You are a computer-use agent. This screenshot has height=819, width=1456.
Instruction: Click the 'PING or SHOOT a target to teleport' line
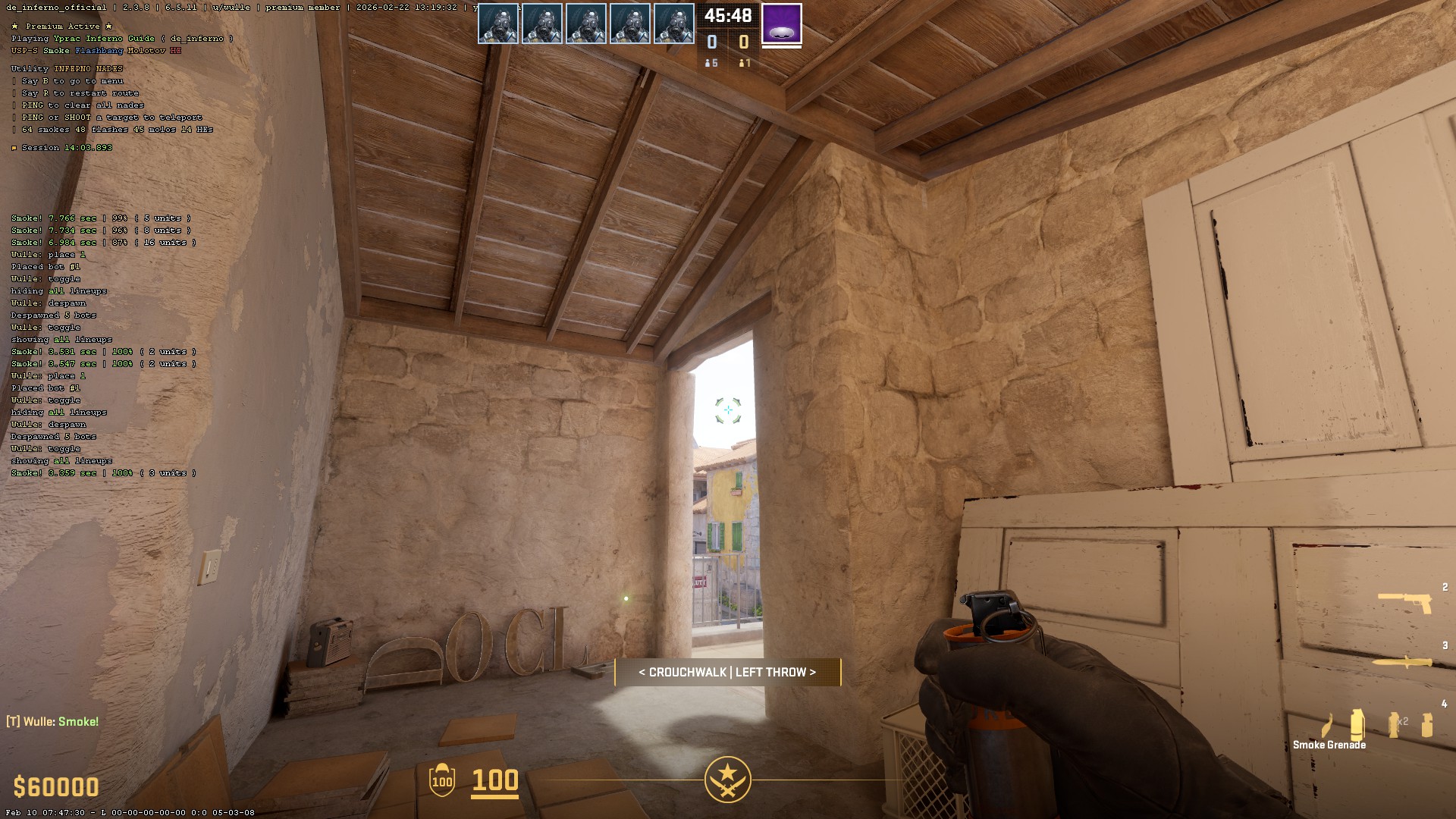click(x=106, y=117)
